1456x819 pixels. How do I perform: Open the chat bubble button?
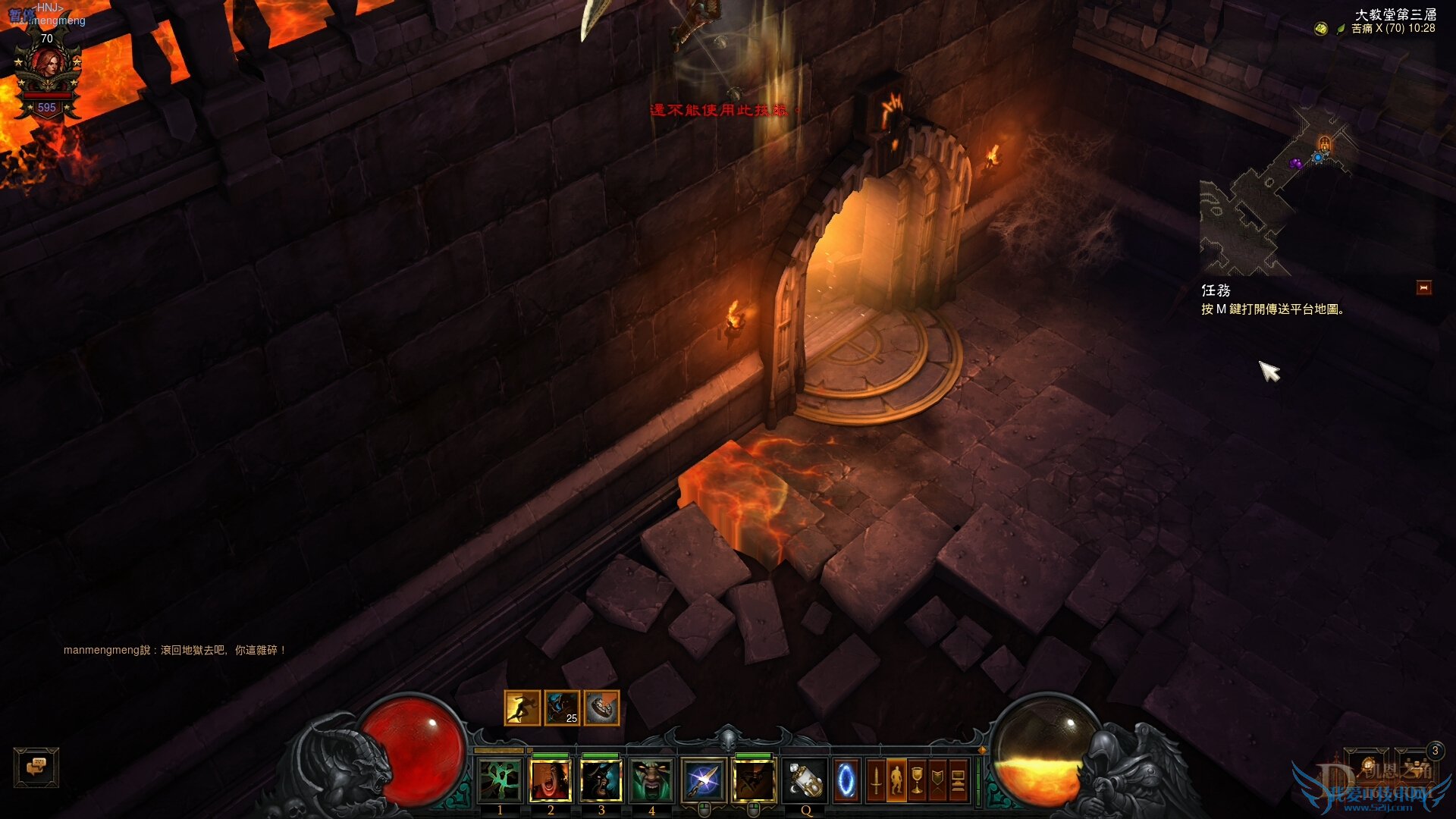[x=36, y=767]
